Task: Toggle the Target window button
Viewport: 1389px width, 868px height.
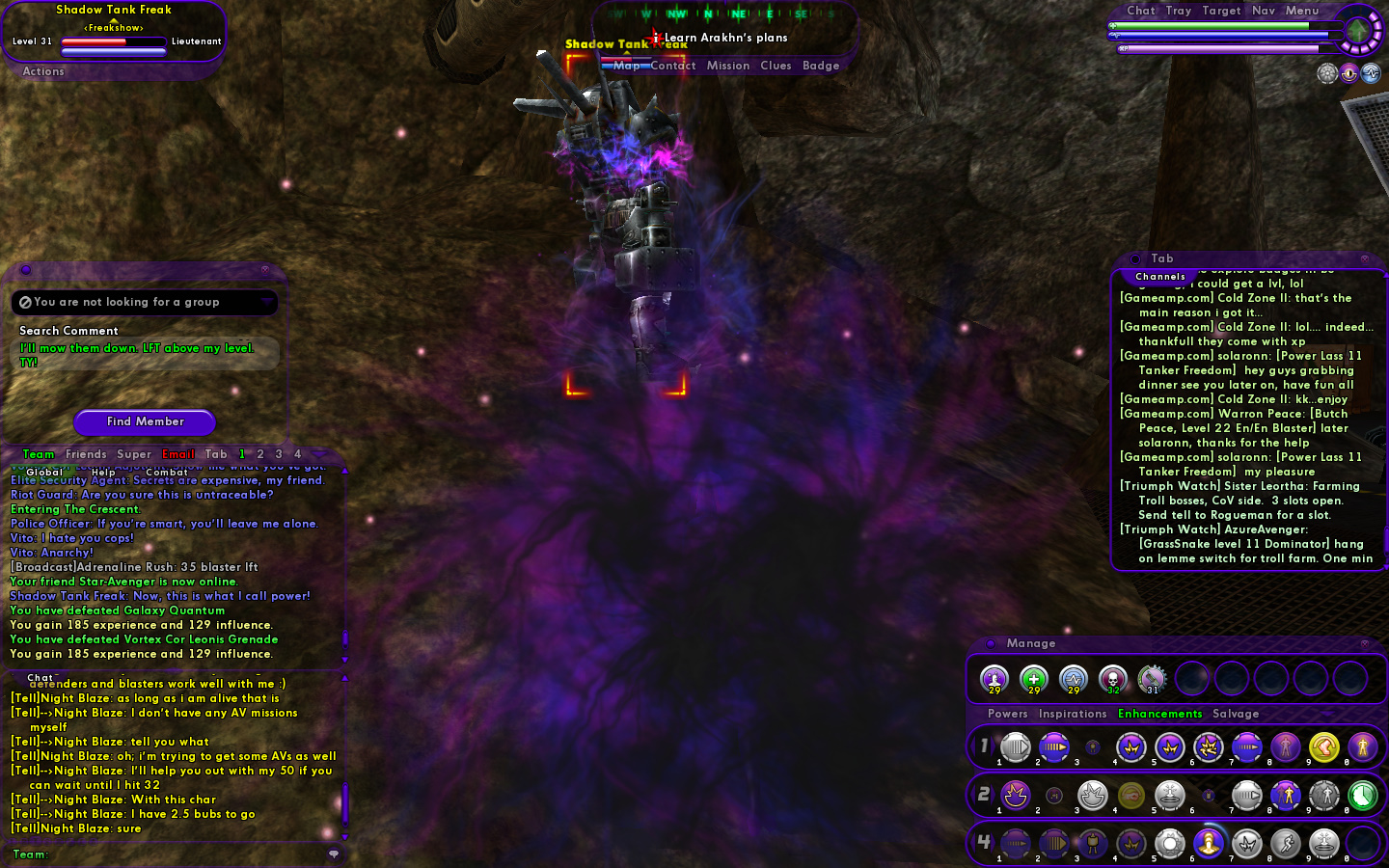Action: 1221,11
